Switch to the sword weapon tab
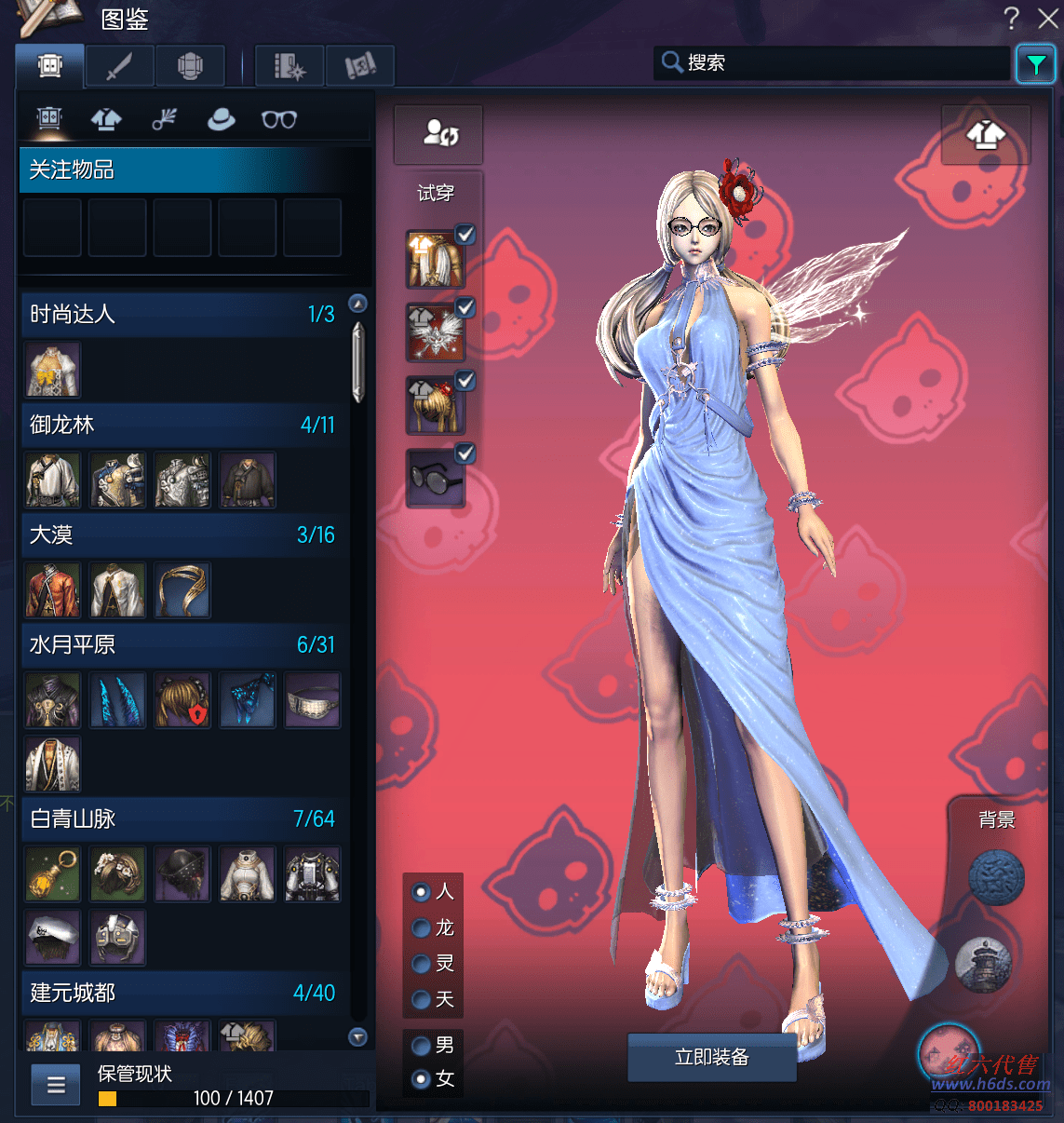This screenshot has width=1064, height=1123. [x=120, y=66]
